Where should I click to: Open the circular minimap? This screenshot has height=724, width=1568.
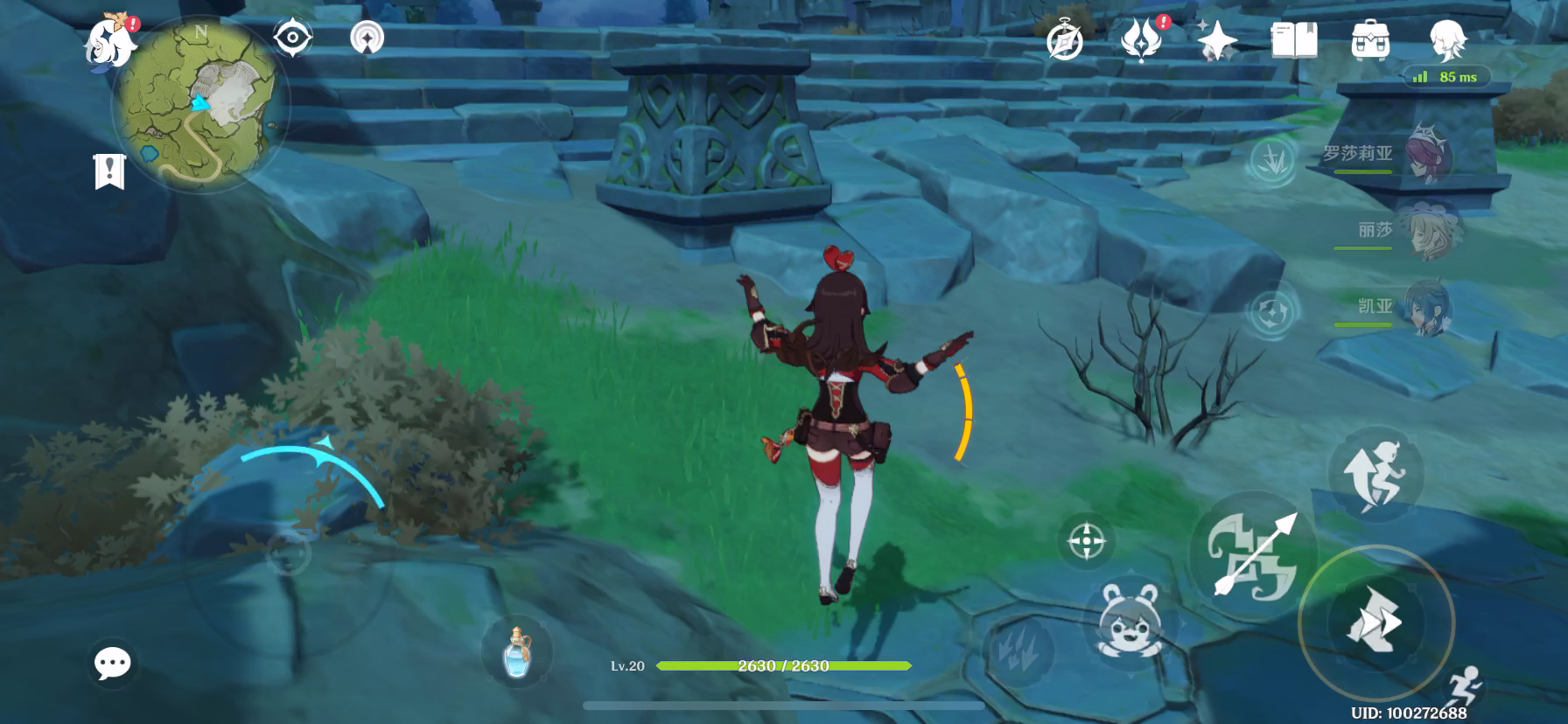click(x=201, y=105)
